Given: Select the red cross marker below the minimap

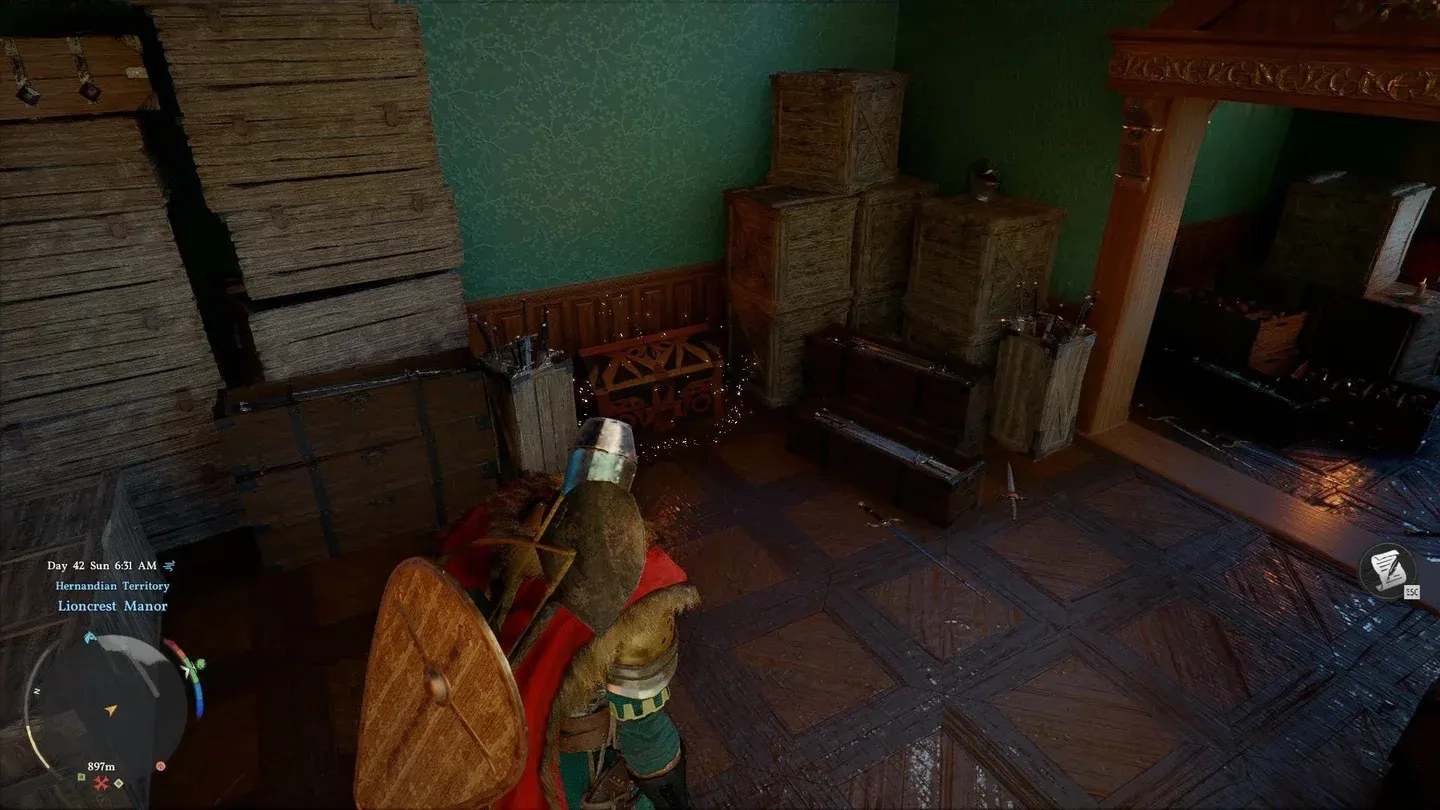Looking at the screenshot, I should click(101, 783).
